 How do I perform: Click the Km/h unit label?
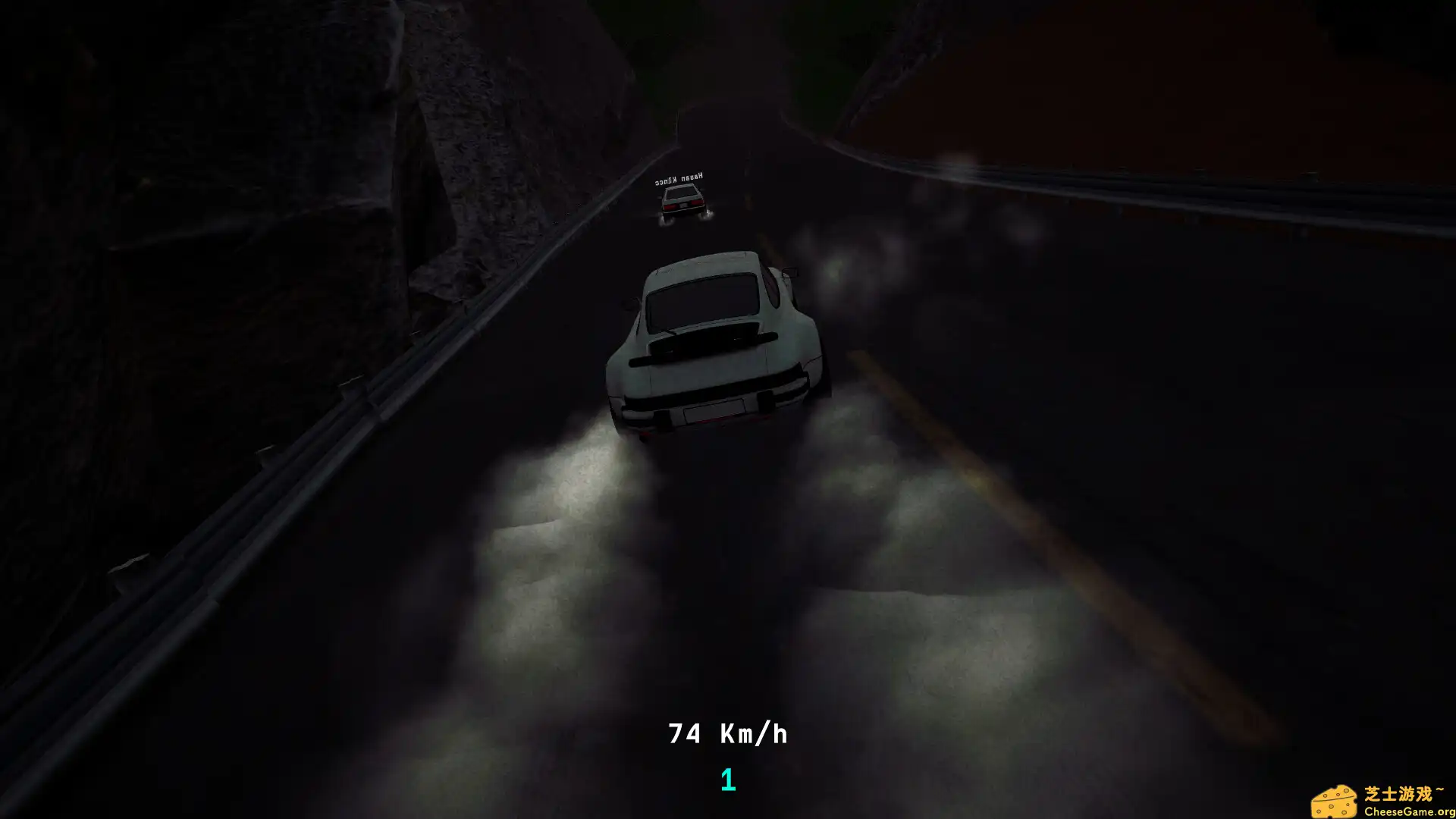[758, 734]
